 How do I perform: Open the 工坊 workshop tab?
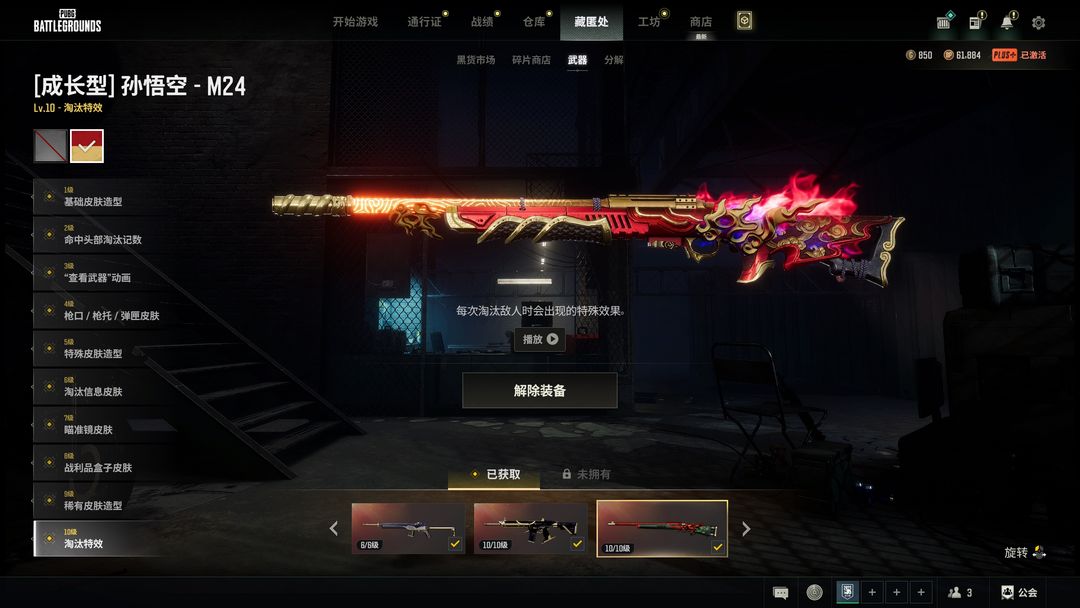[x=649, y=22]
